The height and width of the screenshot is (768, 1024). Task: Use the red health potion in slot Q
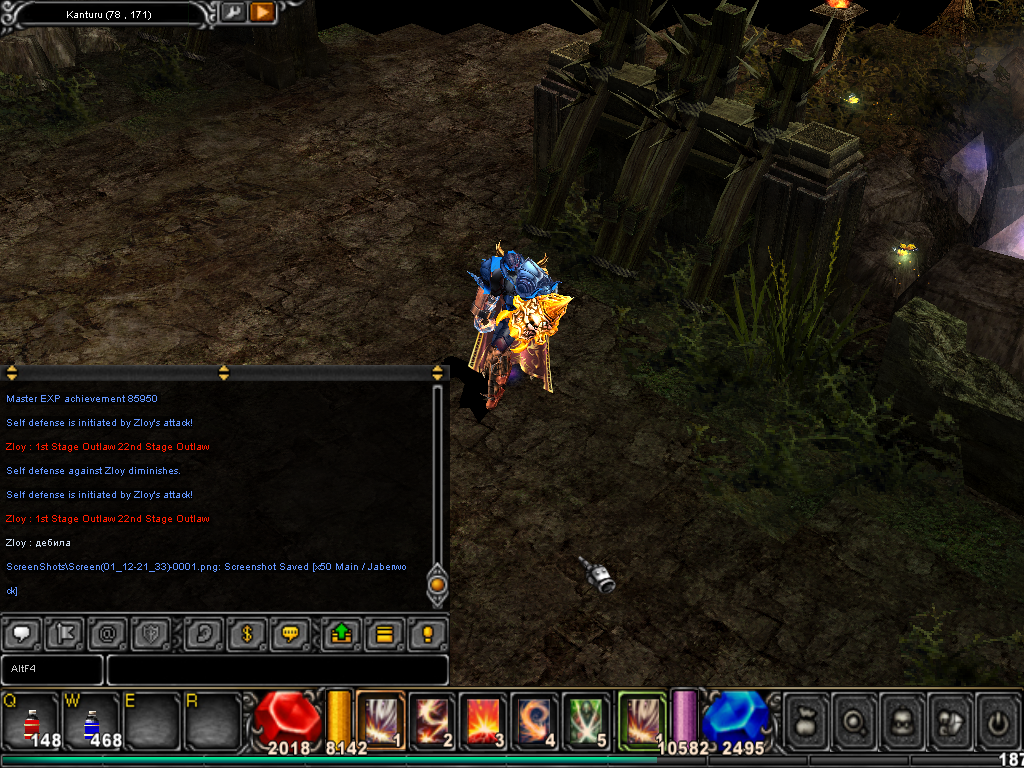point(31,722)
